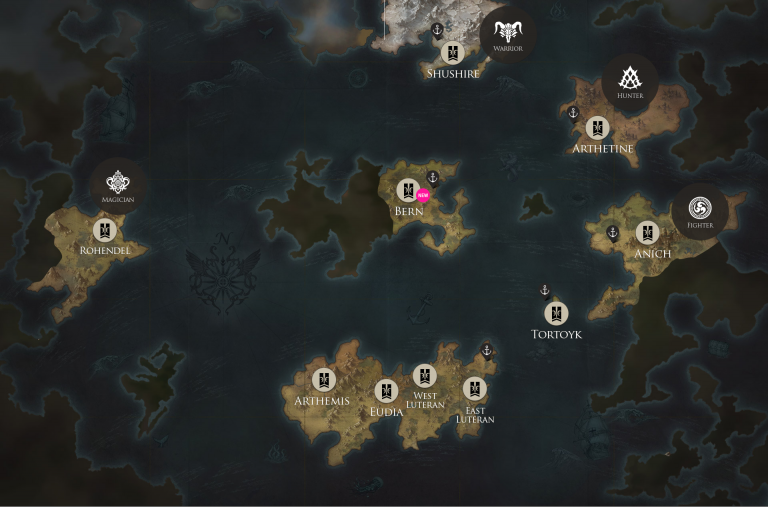Click the anchor icon near Arthetine
The image size is (768, 507).
(x=574, y=113)
